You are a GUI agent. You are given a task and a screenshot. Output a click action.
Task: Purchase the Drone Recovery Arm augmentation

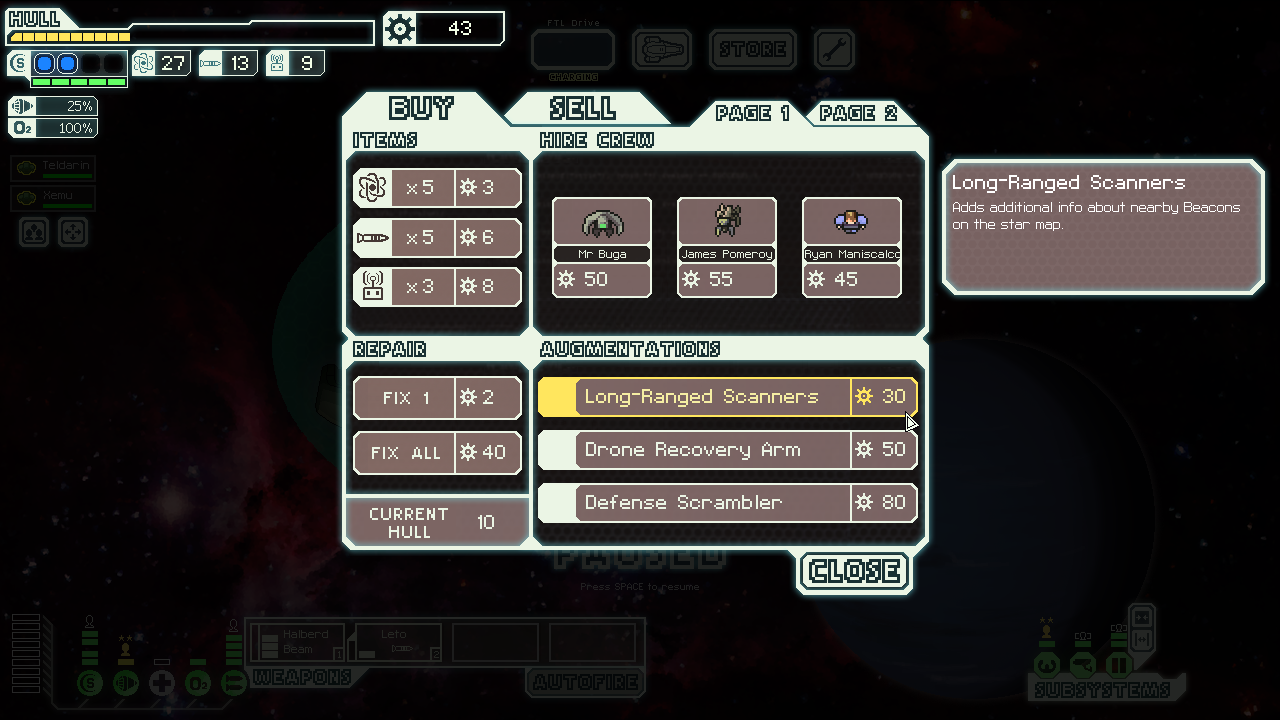728,450
